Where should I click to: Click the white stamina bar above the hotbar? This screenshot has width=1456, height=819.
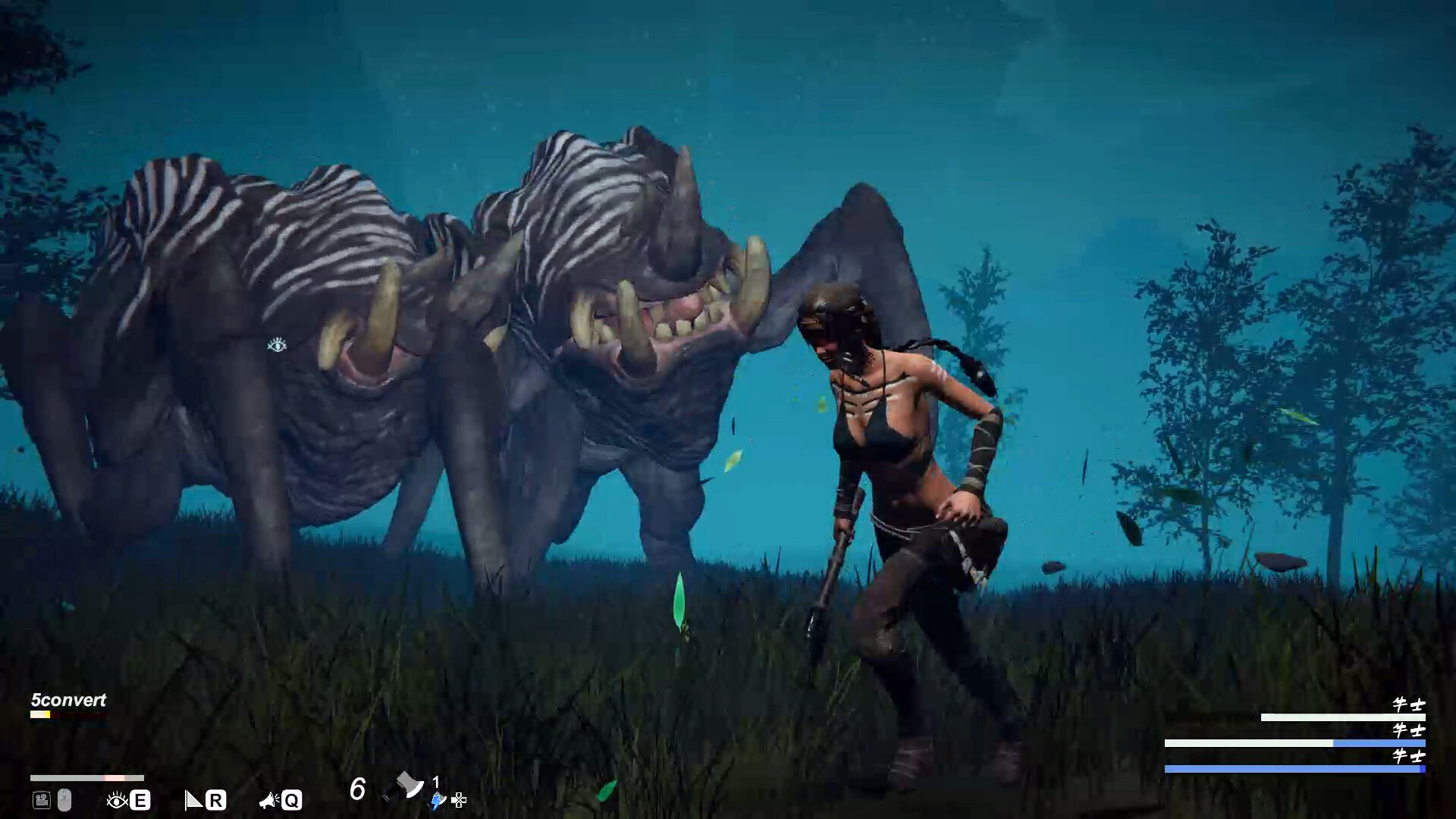(87, 778)
